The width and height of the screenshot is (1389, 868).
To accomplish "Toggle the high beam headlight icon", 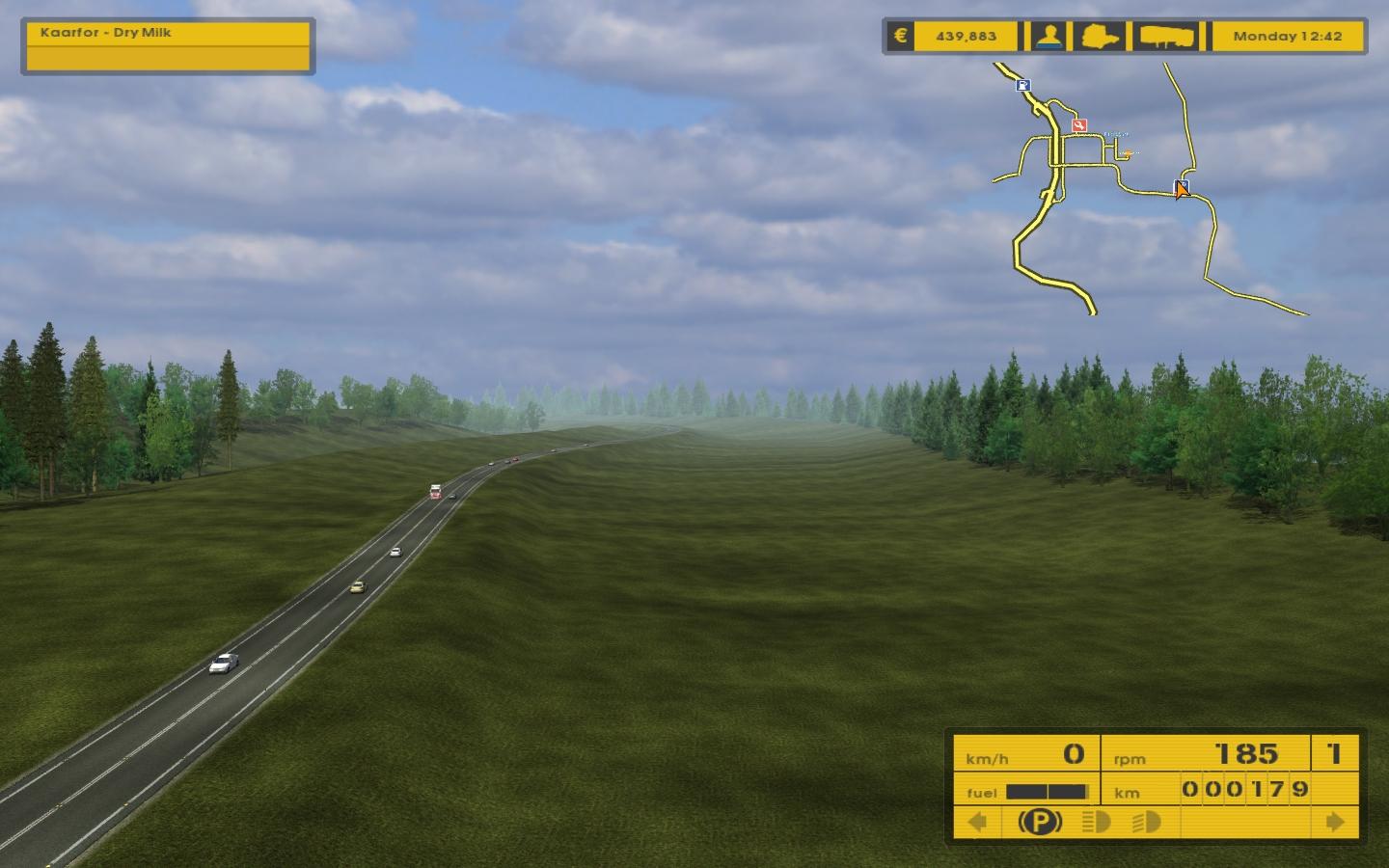I will [1097, 822].
